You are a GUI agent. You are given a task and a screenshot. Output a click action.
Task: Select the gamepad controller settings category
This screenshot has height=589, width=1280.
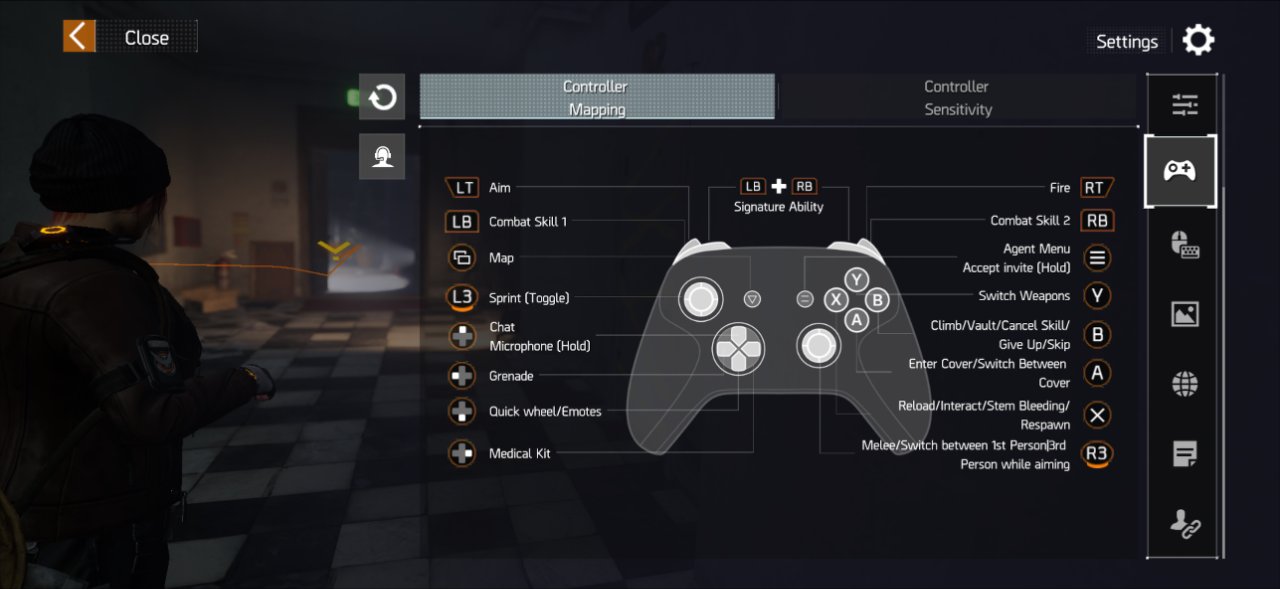[1181, 171]
